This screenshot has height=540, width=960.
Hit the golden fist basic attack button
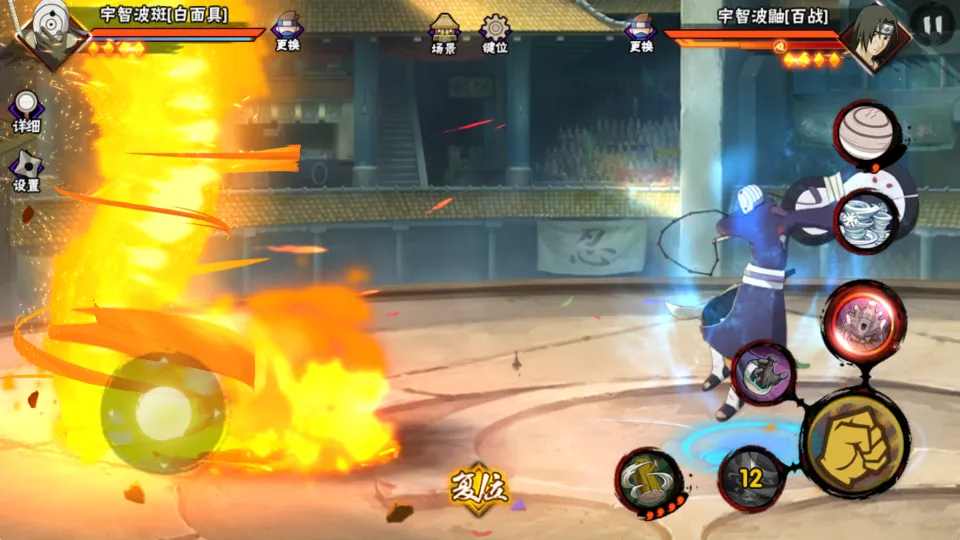[855, 441]
